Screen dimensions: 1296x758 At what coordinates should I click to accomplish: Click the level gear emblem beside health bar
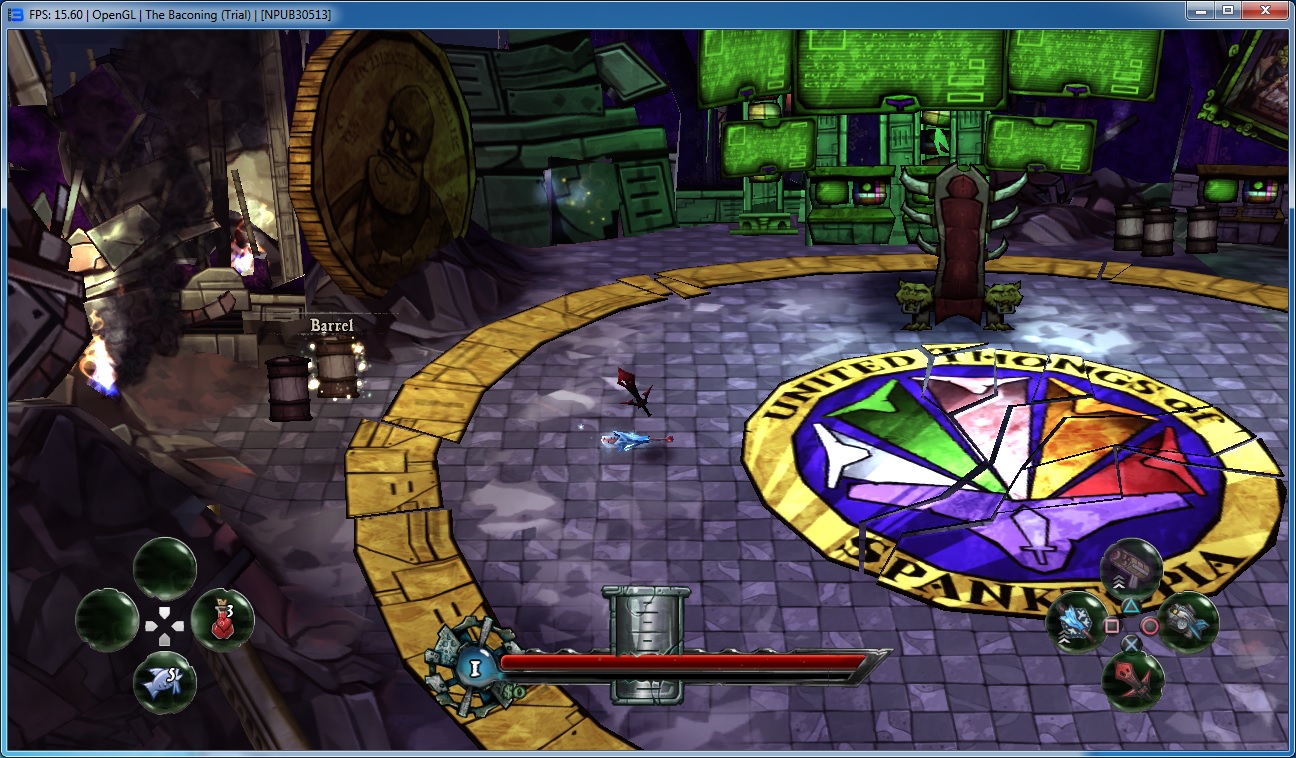coord(469,661)
